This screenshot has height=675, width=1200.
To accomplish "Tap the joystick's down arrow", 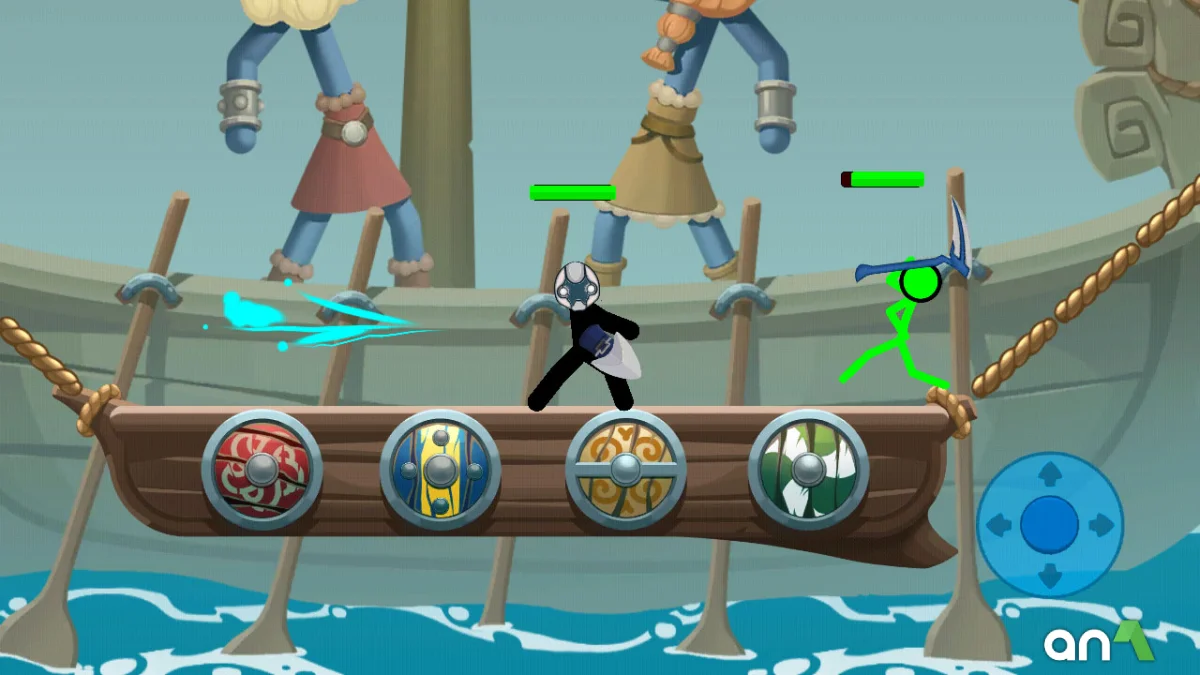I will (1050, 576).
